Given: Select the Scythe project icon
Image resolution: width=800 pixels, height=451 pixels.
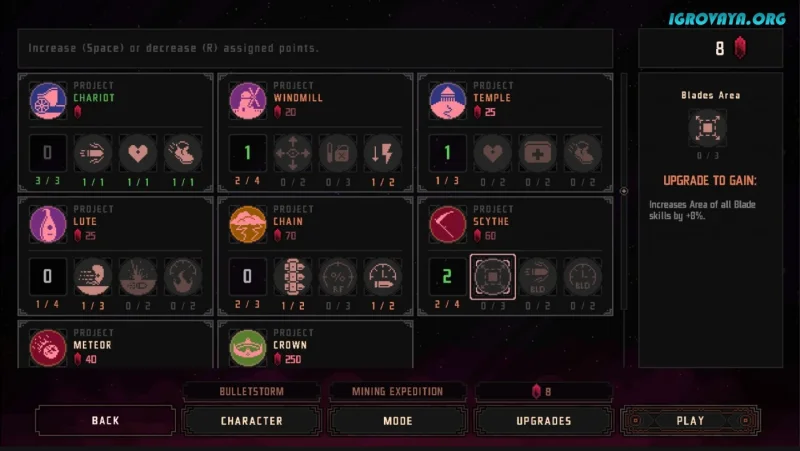Looking at the screenshot, I should pos(448,225).
